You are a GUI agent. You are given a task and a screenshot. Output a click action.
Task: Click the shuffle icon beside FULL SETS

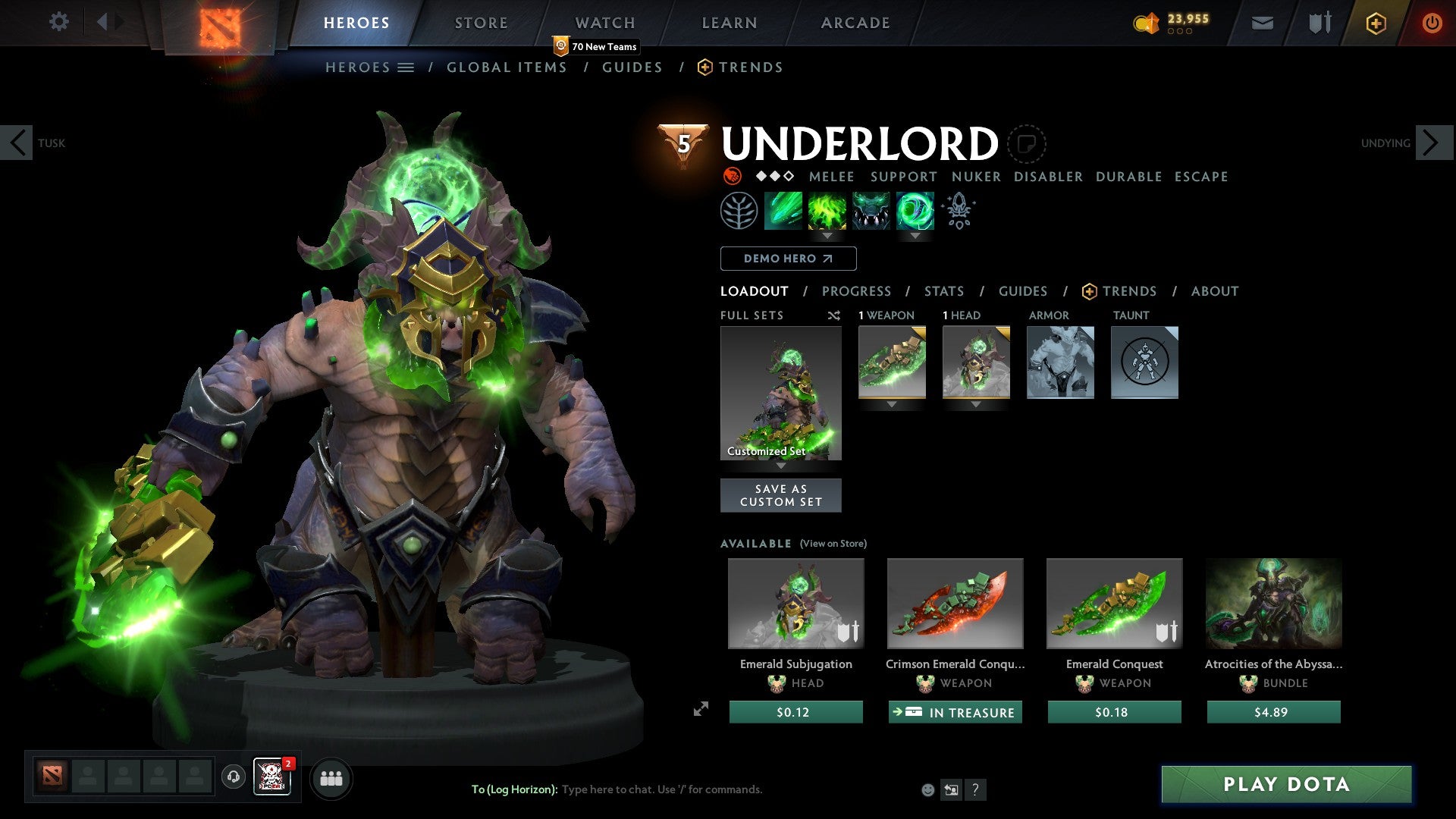pyautogui.click(x=833, y=315)
